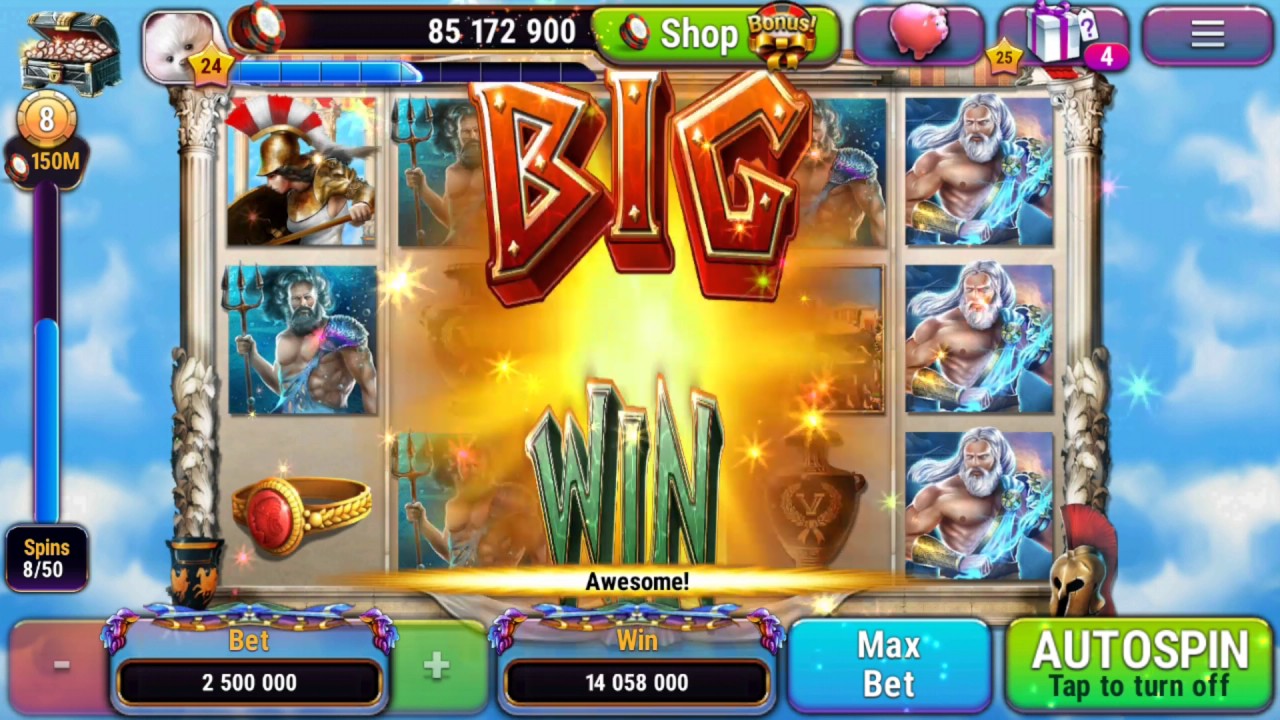Open the Shop
Image resolution: width=1280 pixels, height=720 pixels.
pos(700,33)
